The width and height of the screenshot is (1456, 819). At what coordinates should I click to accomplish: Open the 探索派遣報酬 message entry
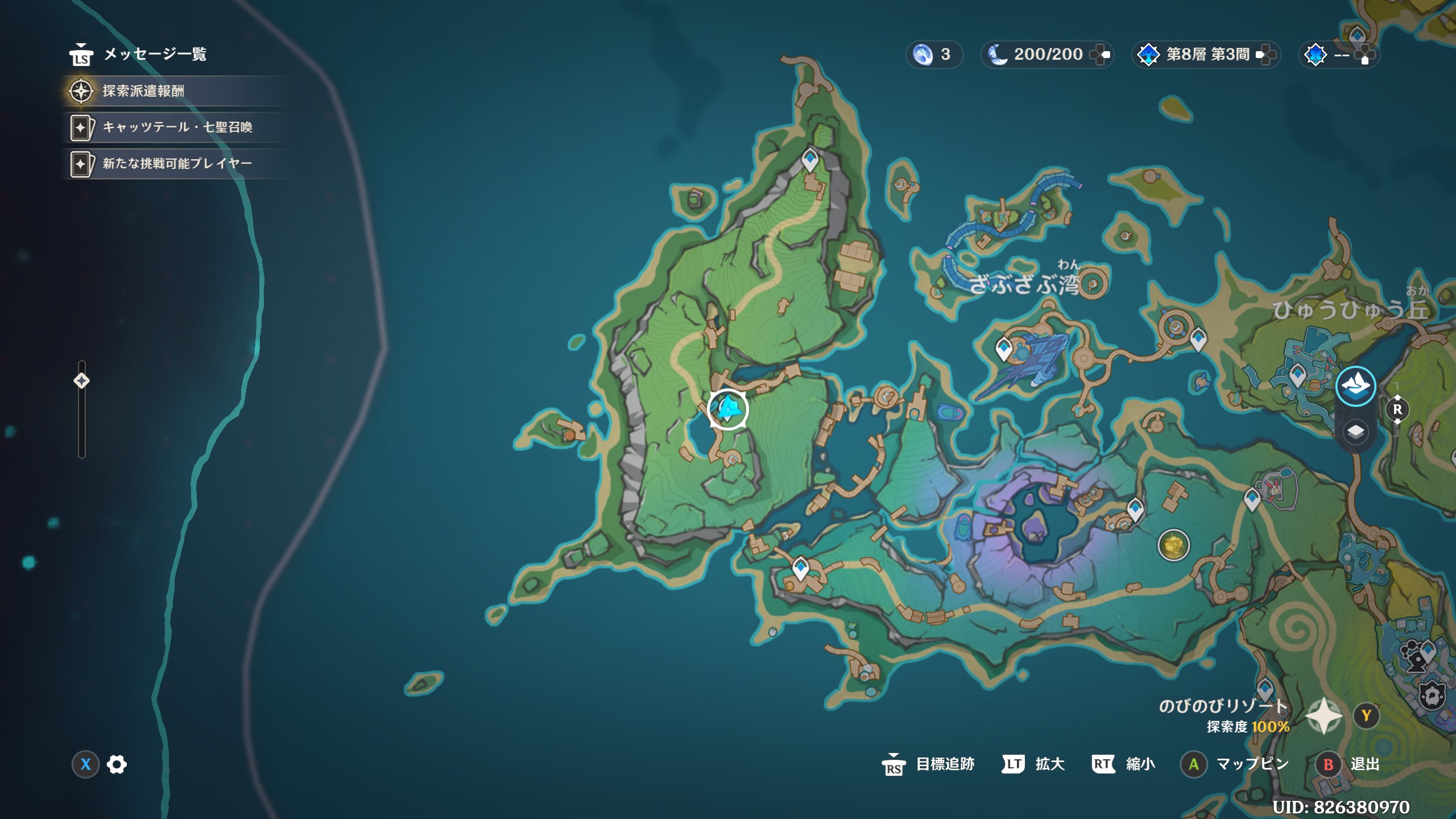pyautogui.click(x=143, y=91)
